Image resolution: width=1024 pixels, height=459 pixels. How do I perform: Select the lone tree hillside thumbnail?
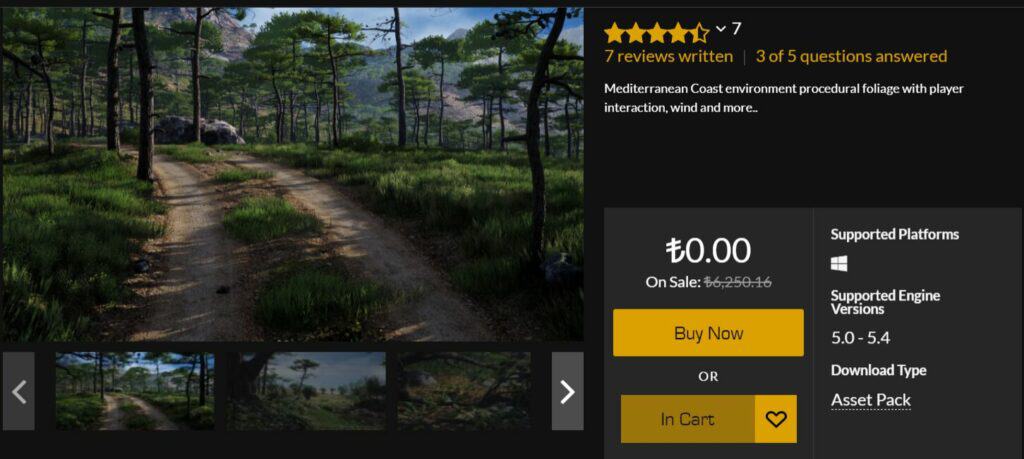(306, 391)
